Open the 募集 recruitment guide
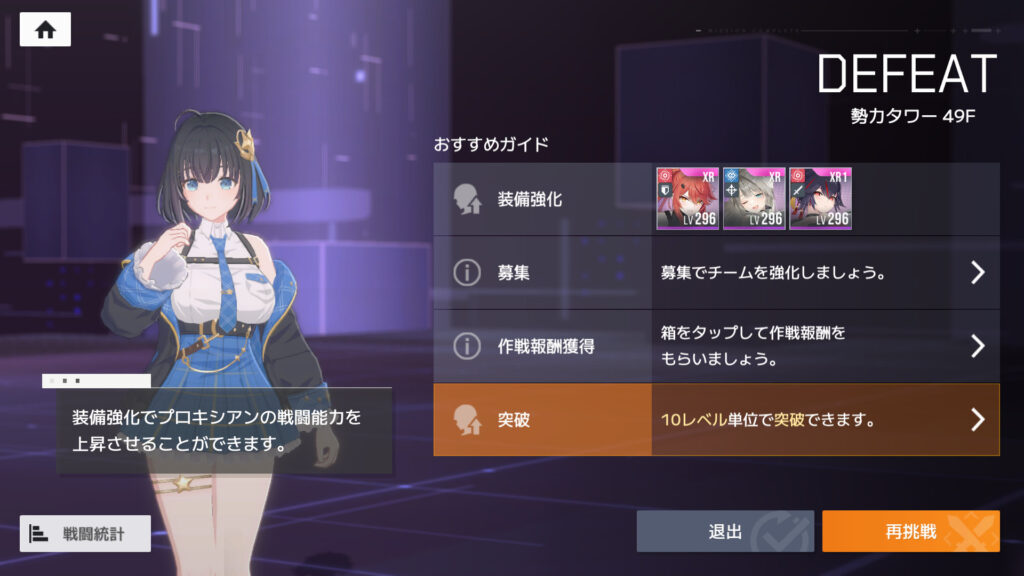The height and width of the screenshot is (576, 1024). [716, 273]
